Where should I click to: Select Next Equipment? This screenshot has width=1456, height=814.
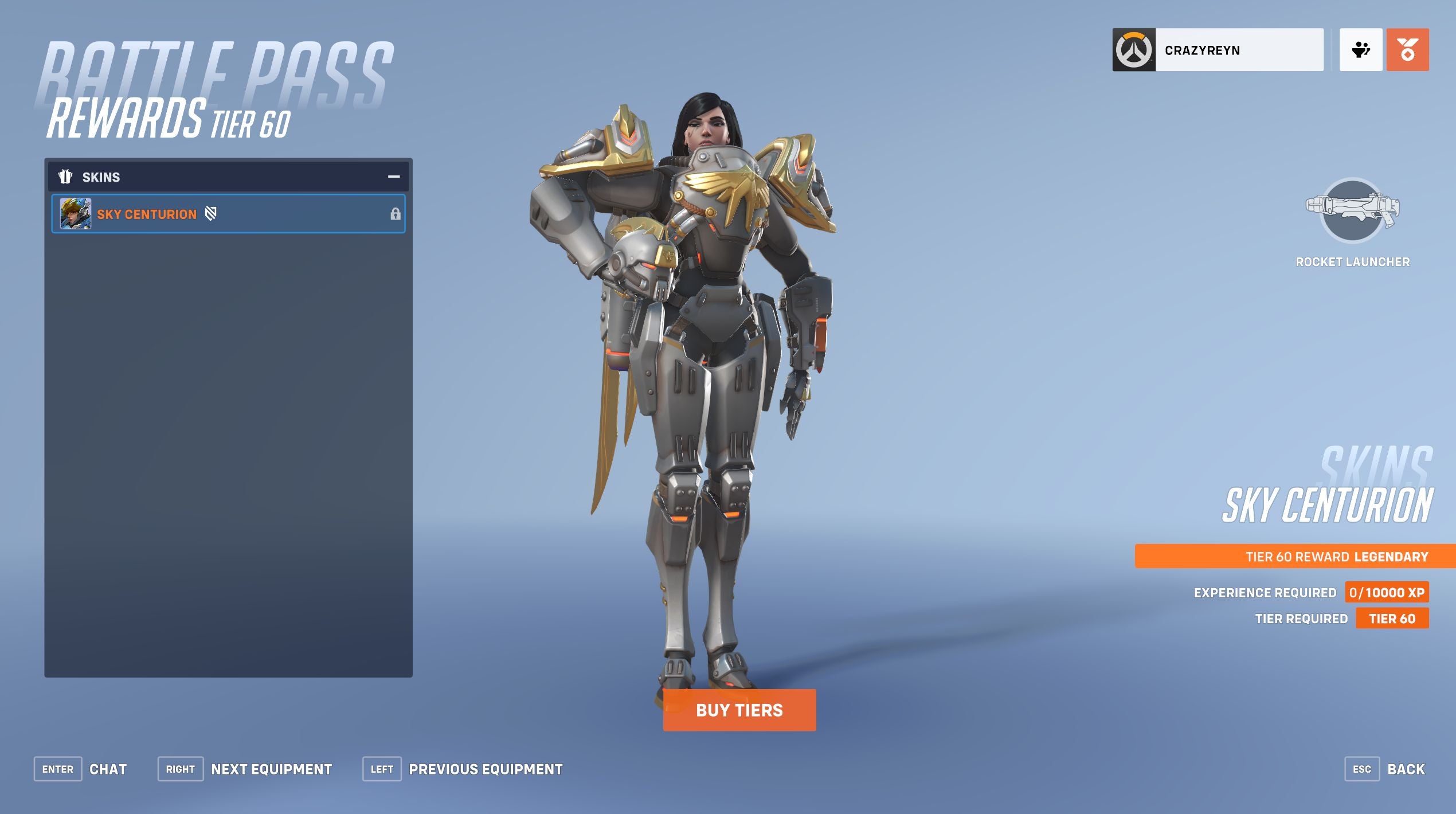(x=272, y=769)
